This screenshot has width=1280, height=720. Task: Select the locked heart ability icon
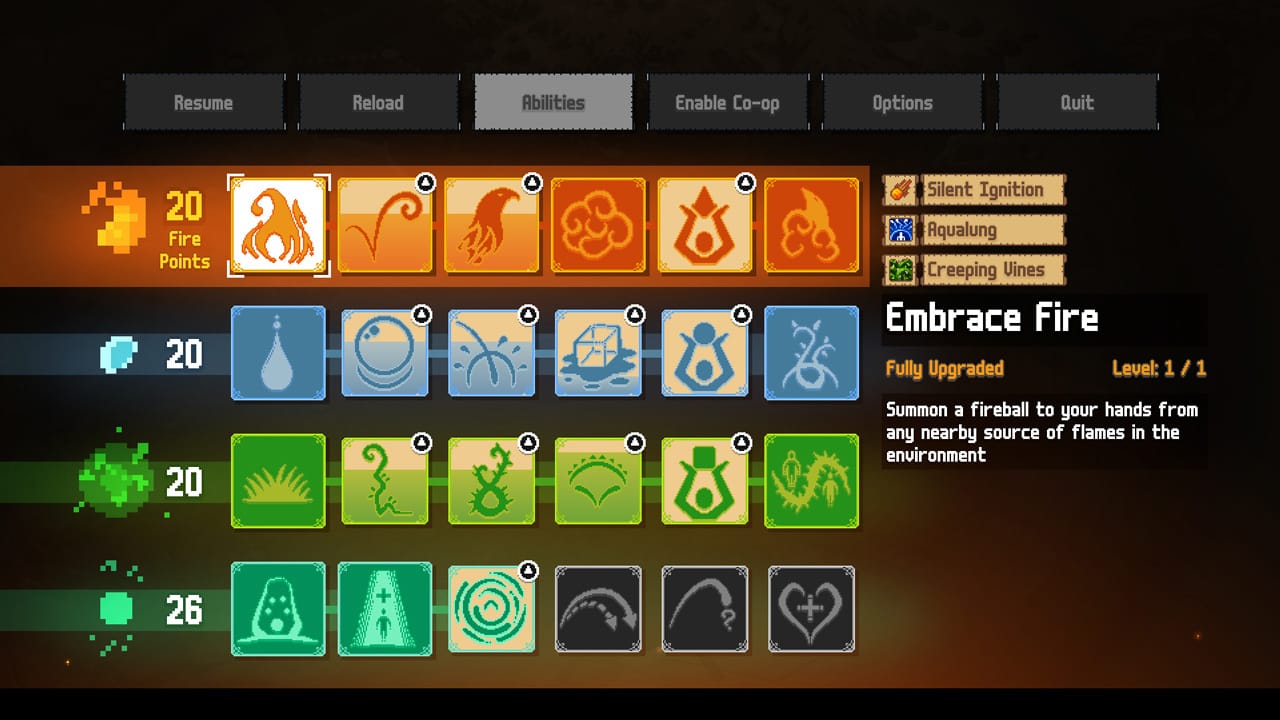pos(812,611)
